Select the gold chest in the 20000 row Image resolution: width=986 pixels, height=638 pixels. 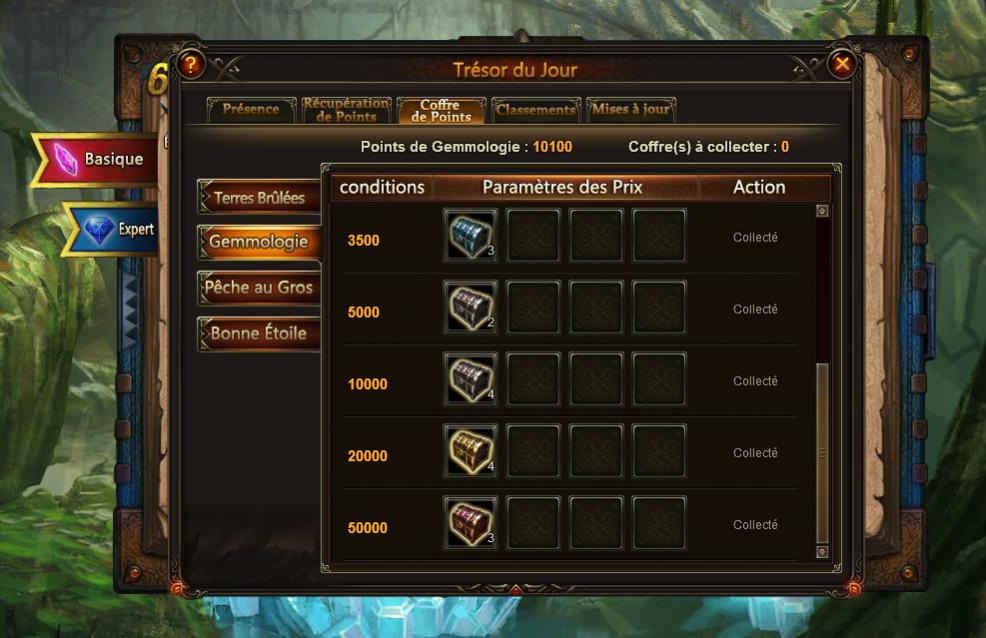[x=469, y=452]
